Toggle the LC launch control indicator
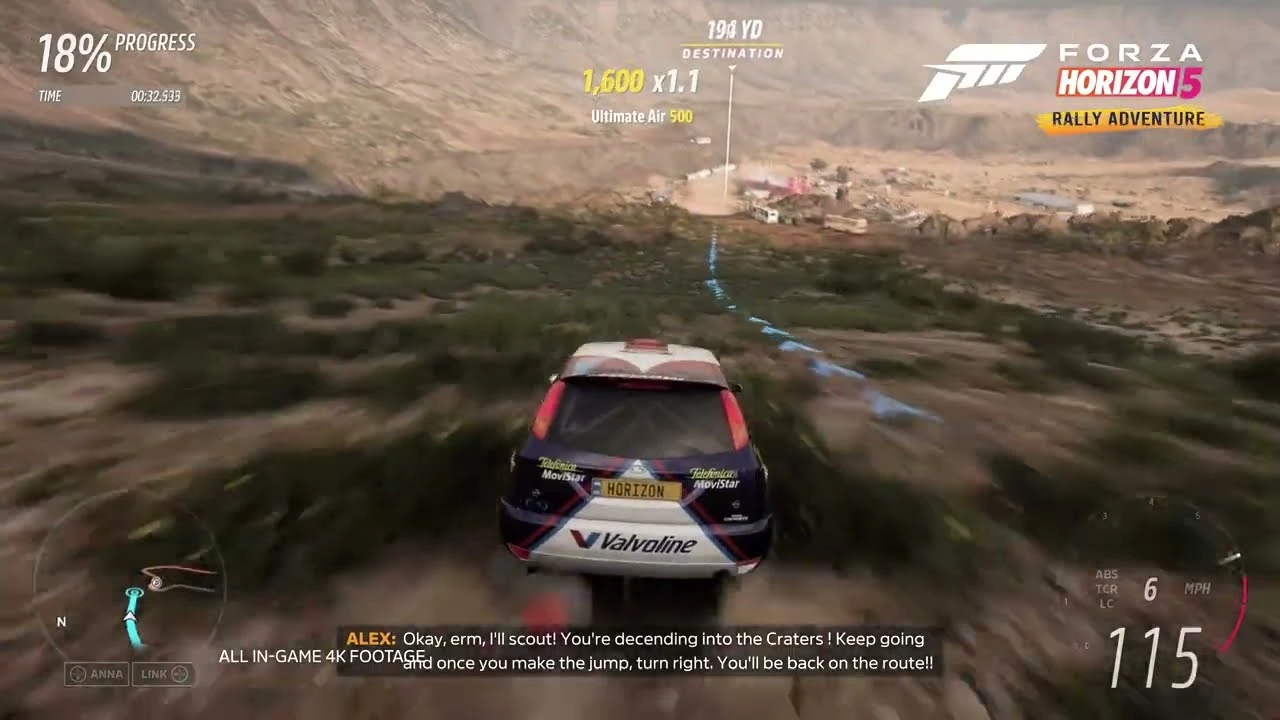This screenshot has height=720, width=1280. (1106, 605)
